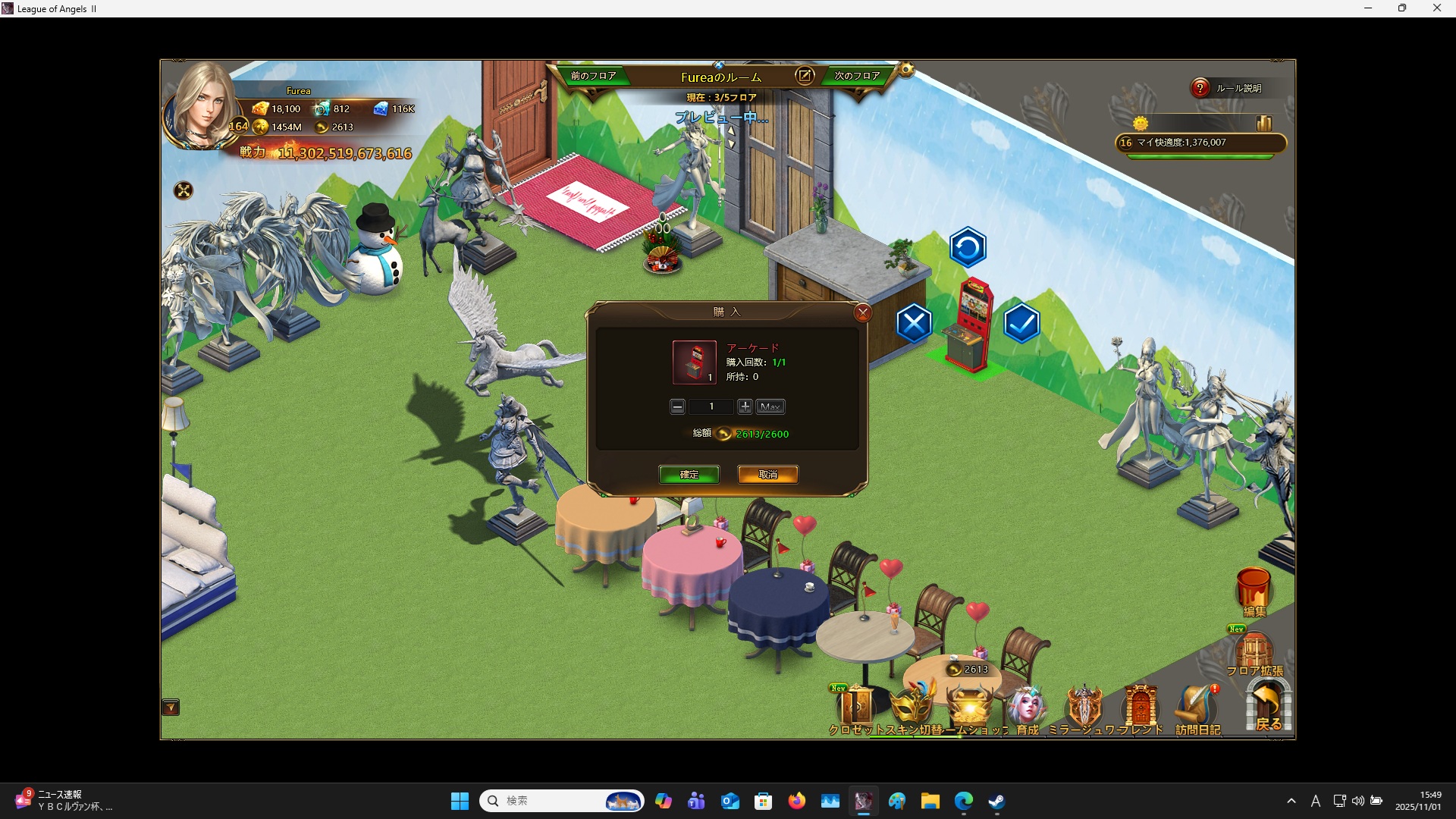Close the 購入 purchase dialog
The width and height of the screenshot is (1456, 819).
click(862, 312)
